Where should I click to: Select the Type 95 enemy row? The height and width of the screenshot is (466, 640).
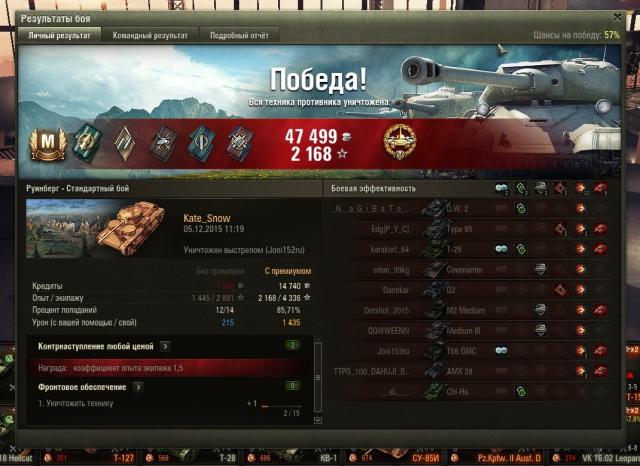(470, 229)
